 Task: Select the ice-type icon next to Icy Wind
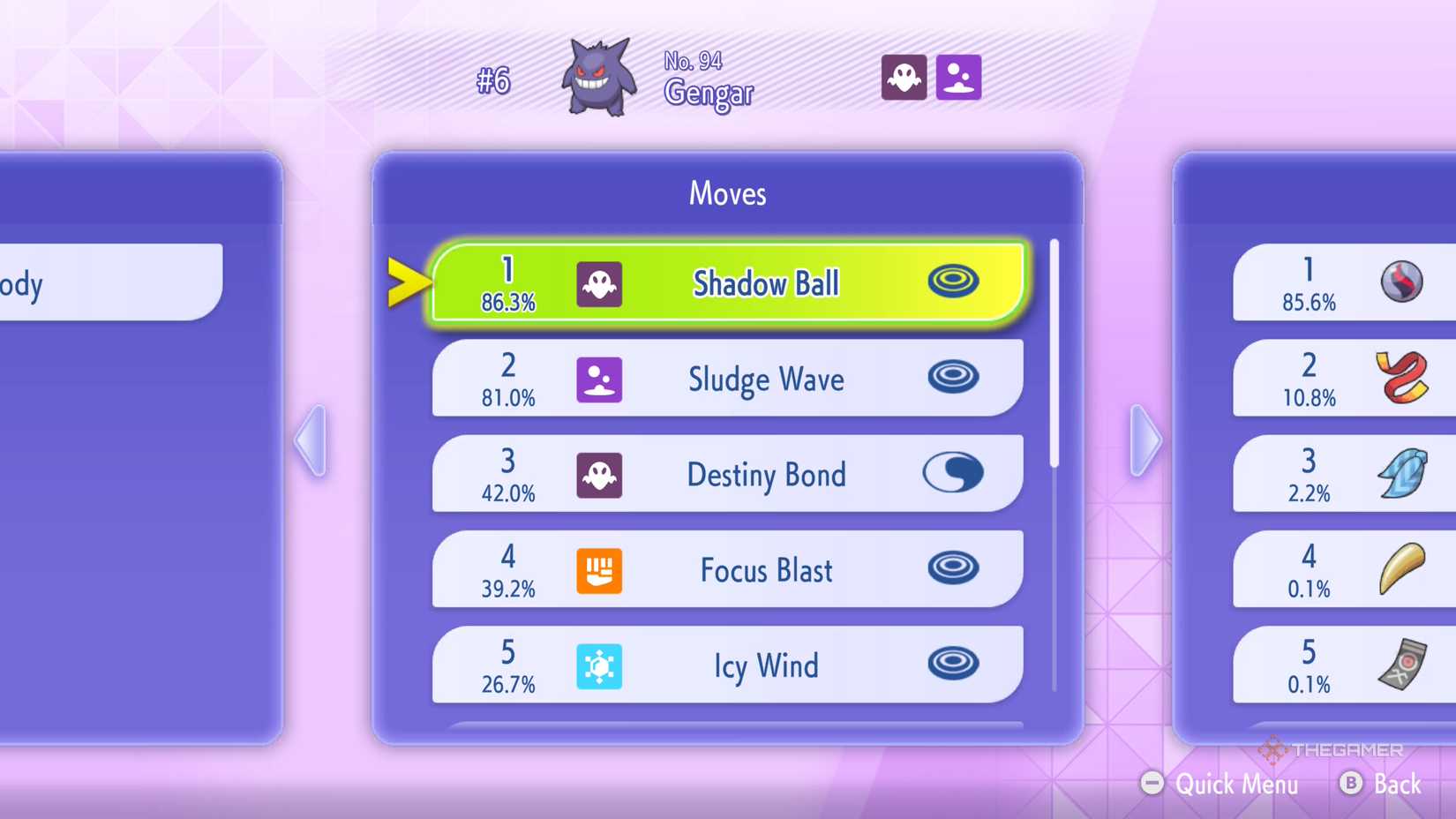pyautogui.click(x=600, y=666)
